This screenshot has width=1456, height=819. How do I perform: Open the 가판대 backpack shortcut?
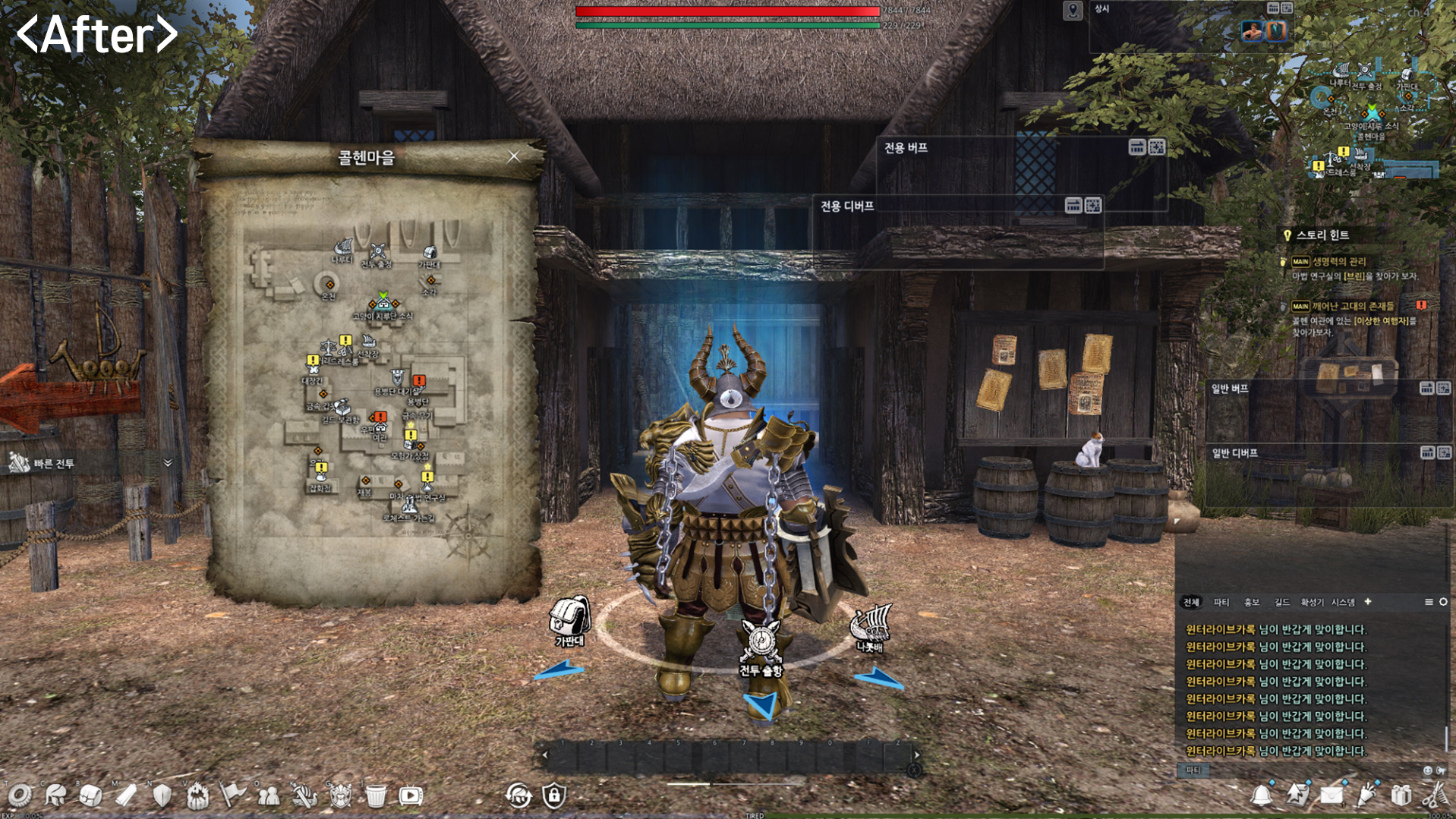click(569, 620)
